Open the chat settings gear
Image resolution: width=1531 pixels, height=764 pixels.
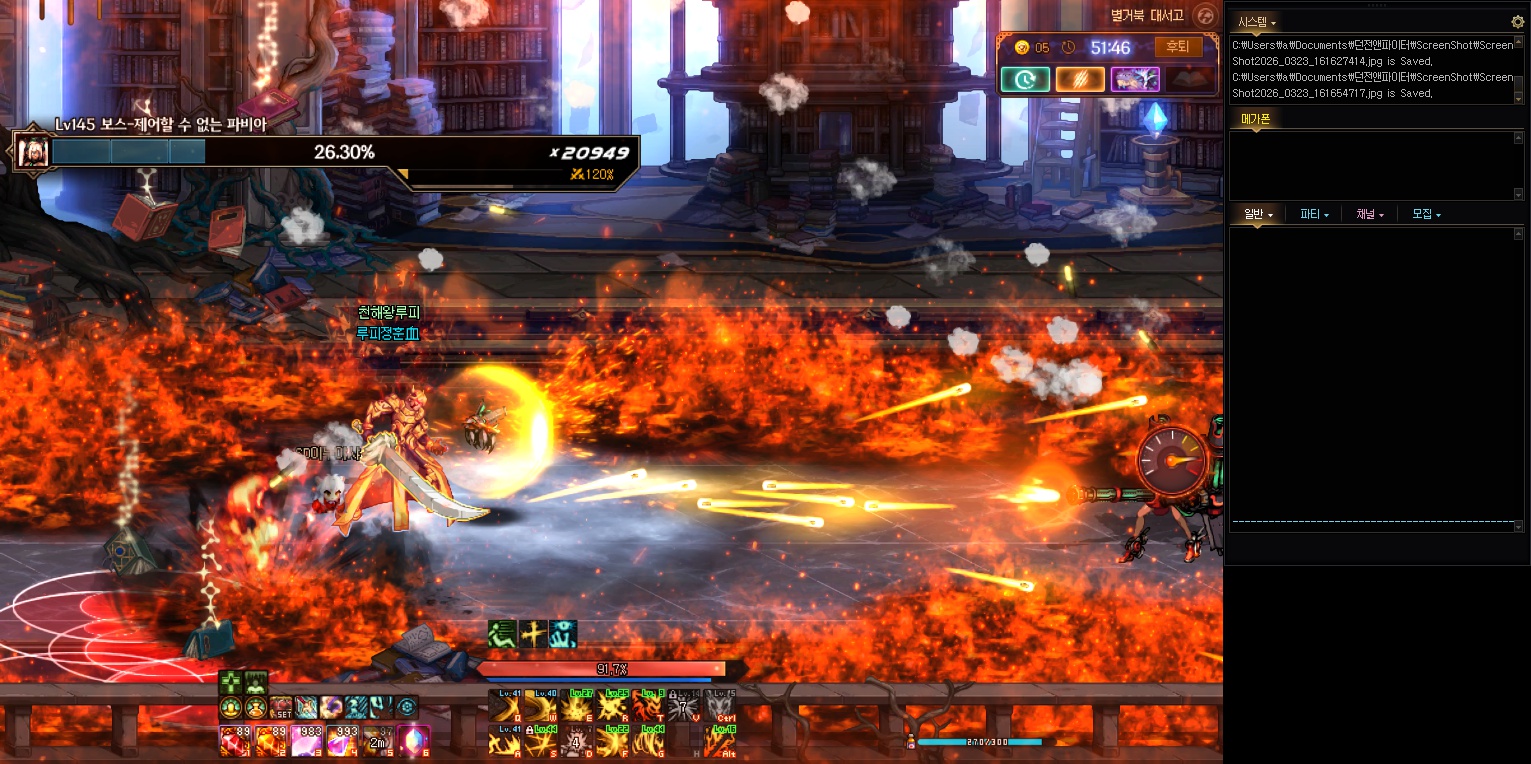1517,21
